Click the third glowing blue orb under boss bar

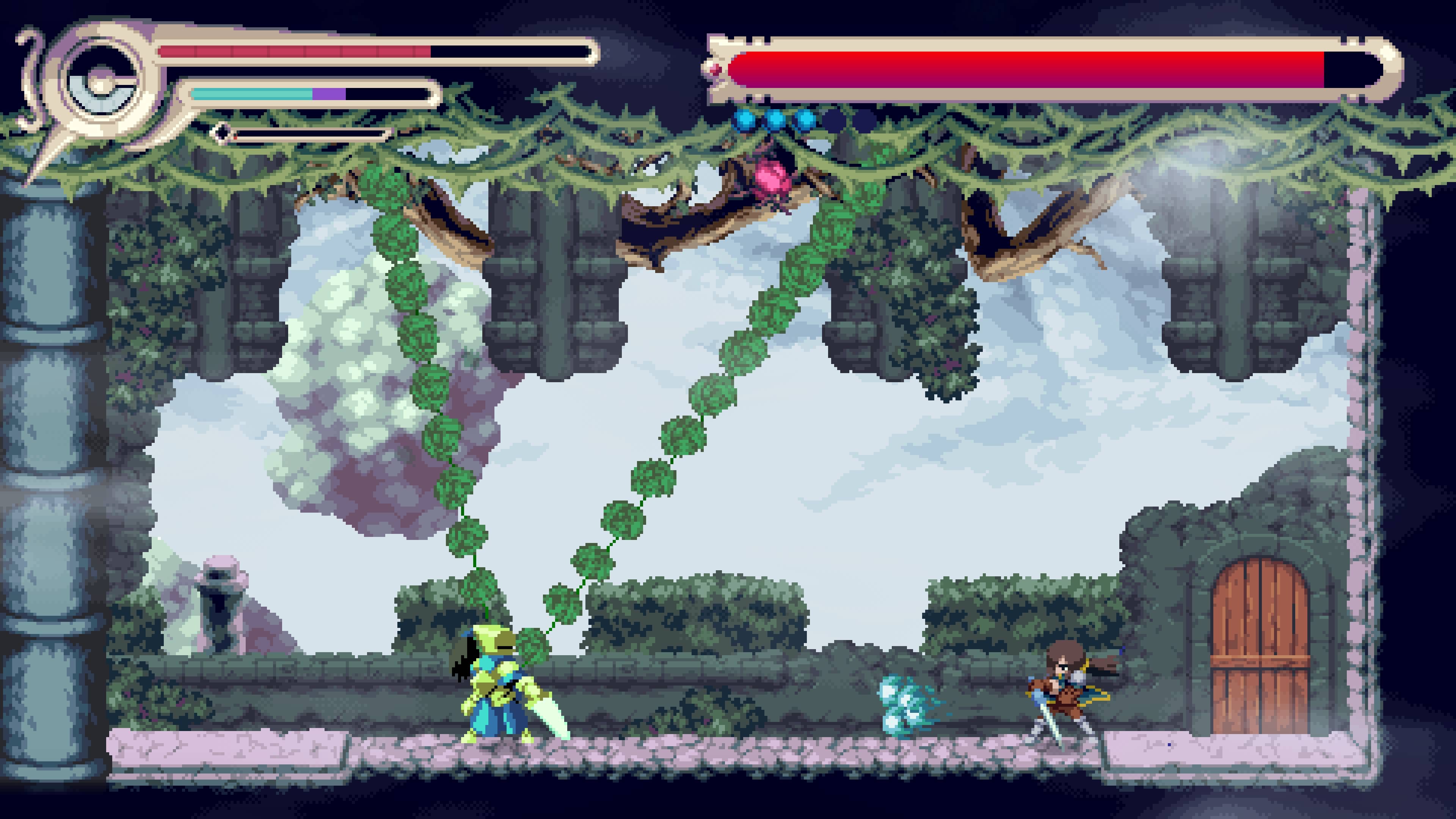click(805, 120)
